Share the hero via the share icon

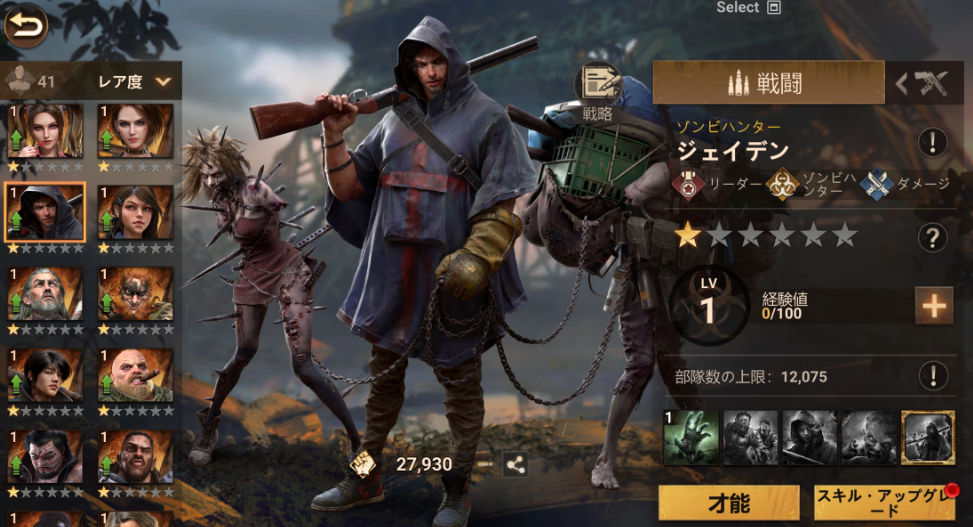tap(516, 464)
